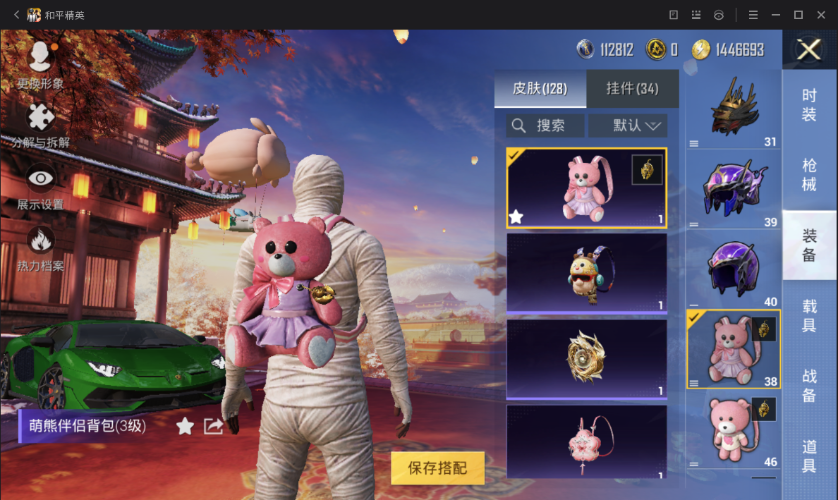838x500 pixels.
Task: Open 展示设置 display settings
Action: tap(40, 187)
